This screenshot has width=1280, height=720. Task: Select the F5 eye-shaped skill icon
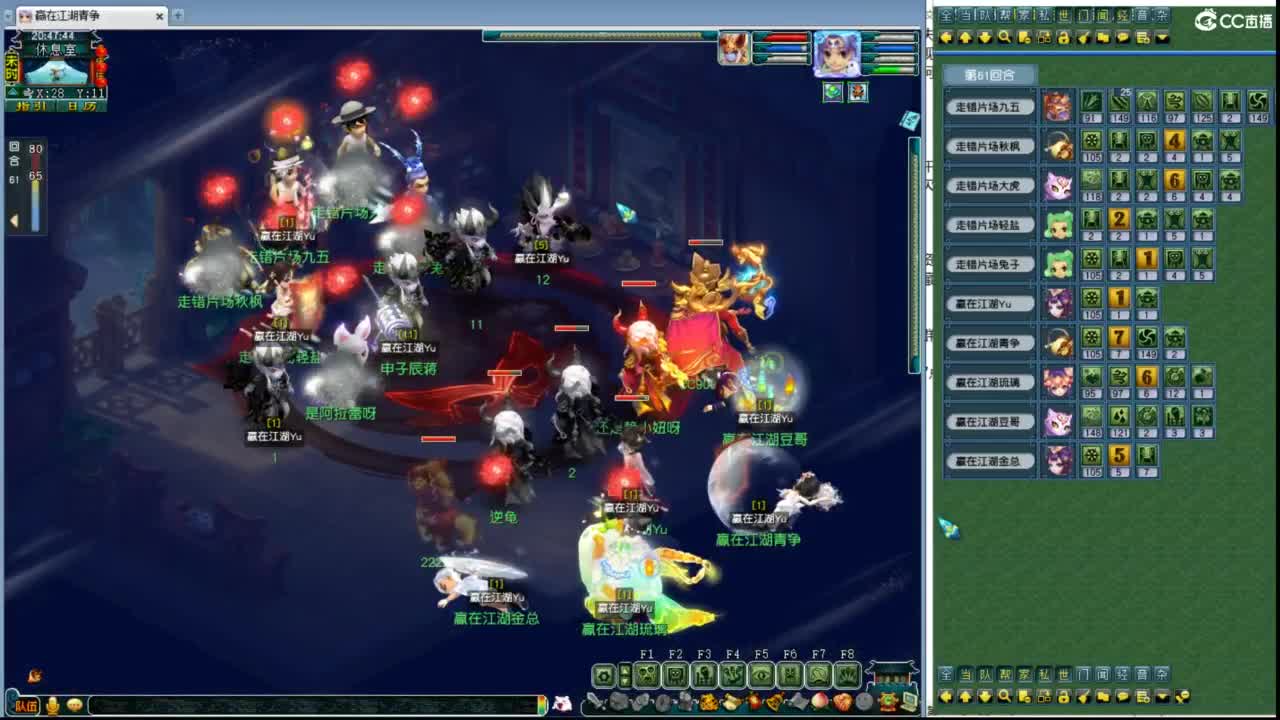tap(761, 674)
